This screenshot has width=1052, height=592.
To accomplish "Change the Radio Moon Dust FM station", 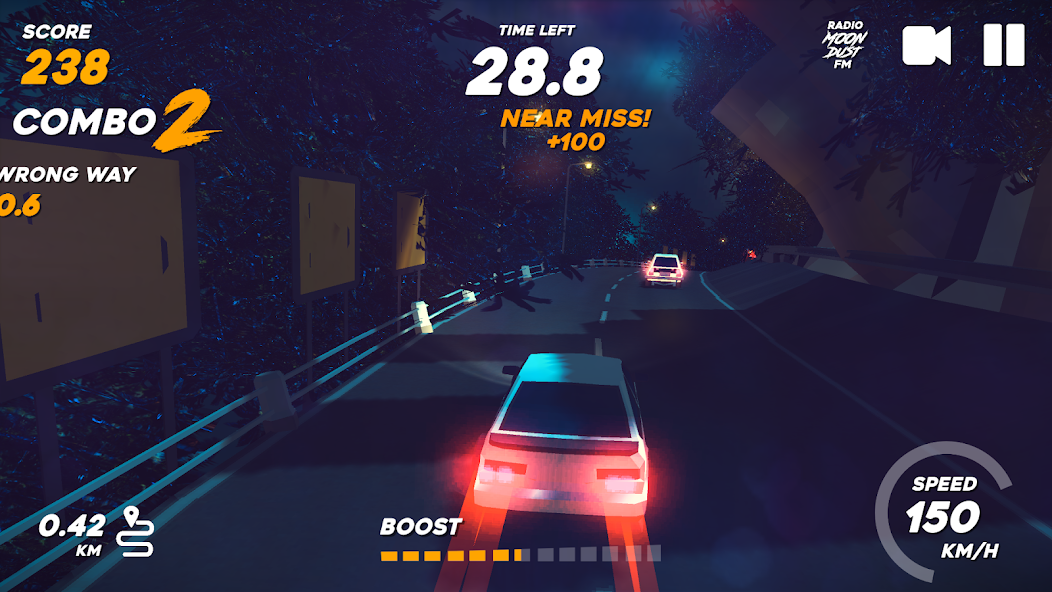I will pyautogui.click(x=845, y=45).
